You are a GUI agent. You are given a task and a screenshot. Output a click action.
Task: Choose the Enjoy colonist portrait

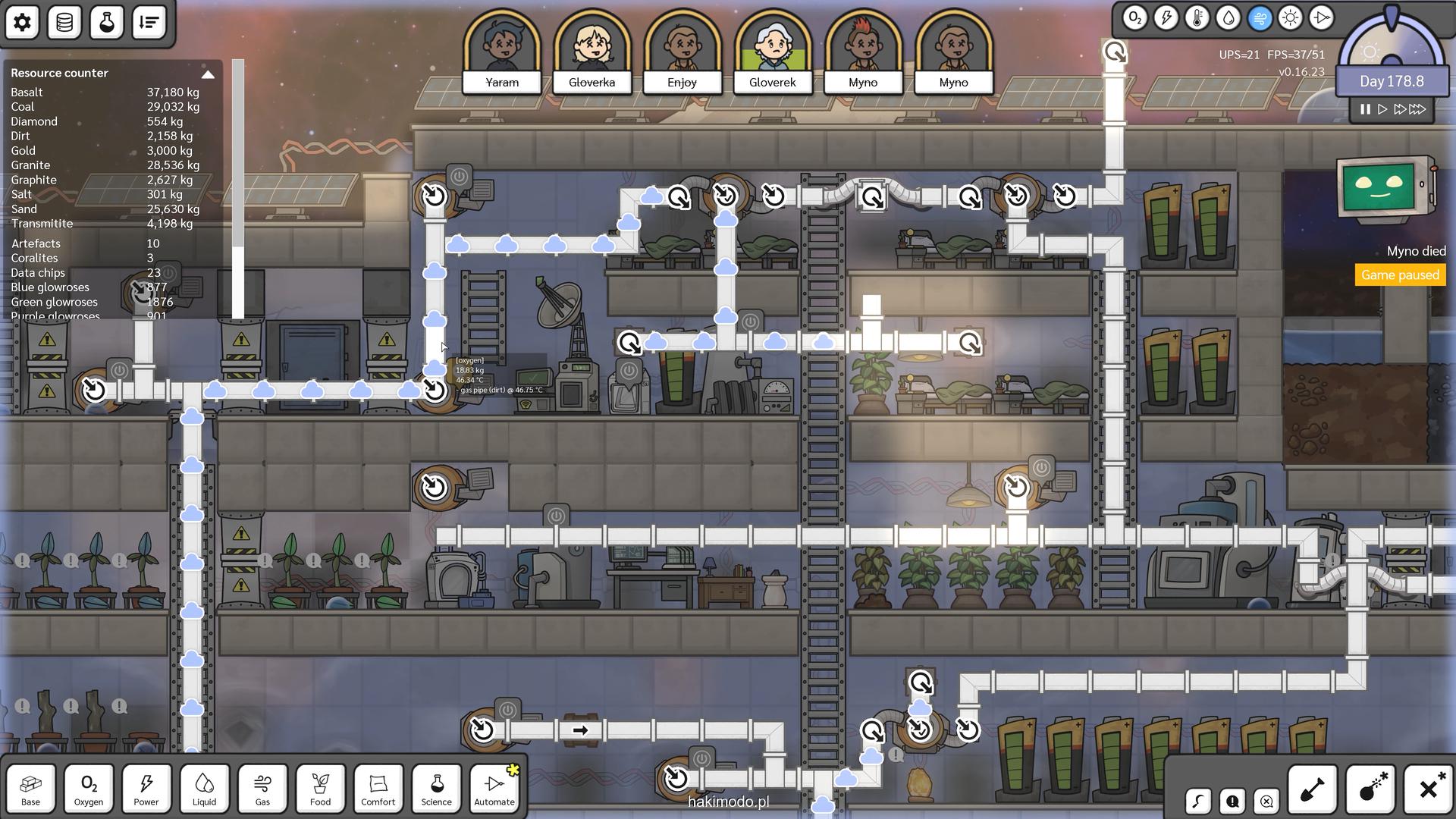point(682,51)
